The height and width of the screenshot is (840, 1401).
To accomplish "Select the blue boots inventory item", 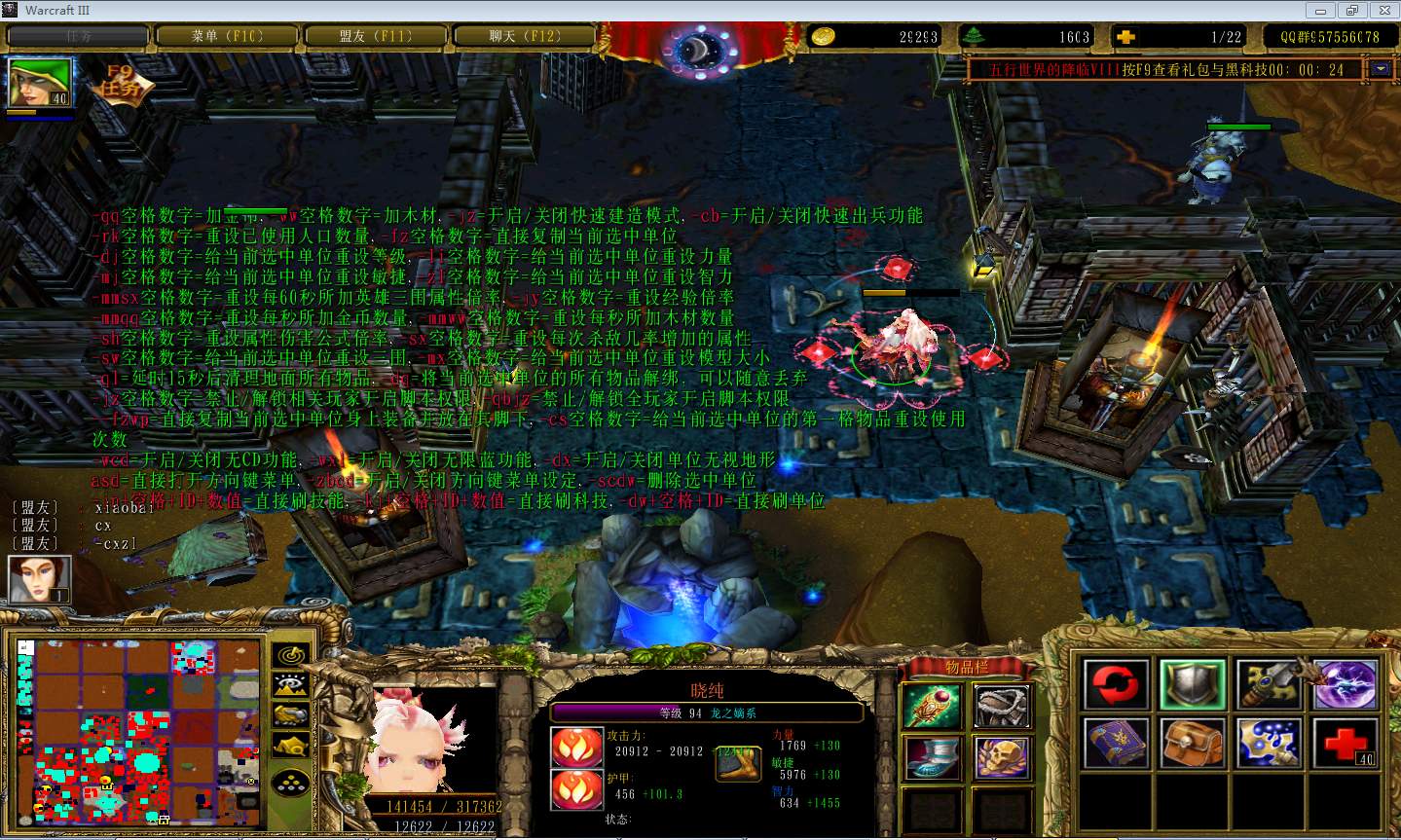I will pos(934,758).
